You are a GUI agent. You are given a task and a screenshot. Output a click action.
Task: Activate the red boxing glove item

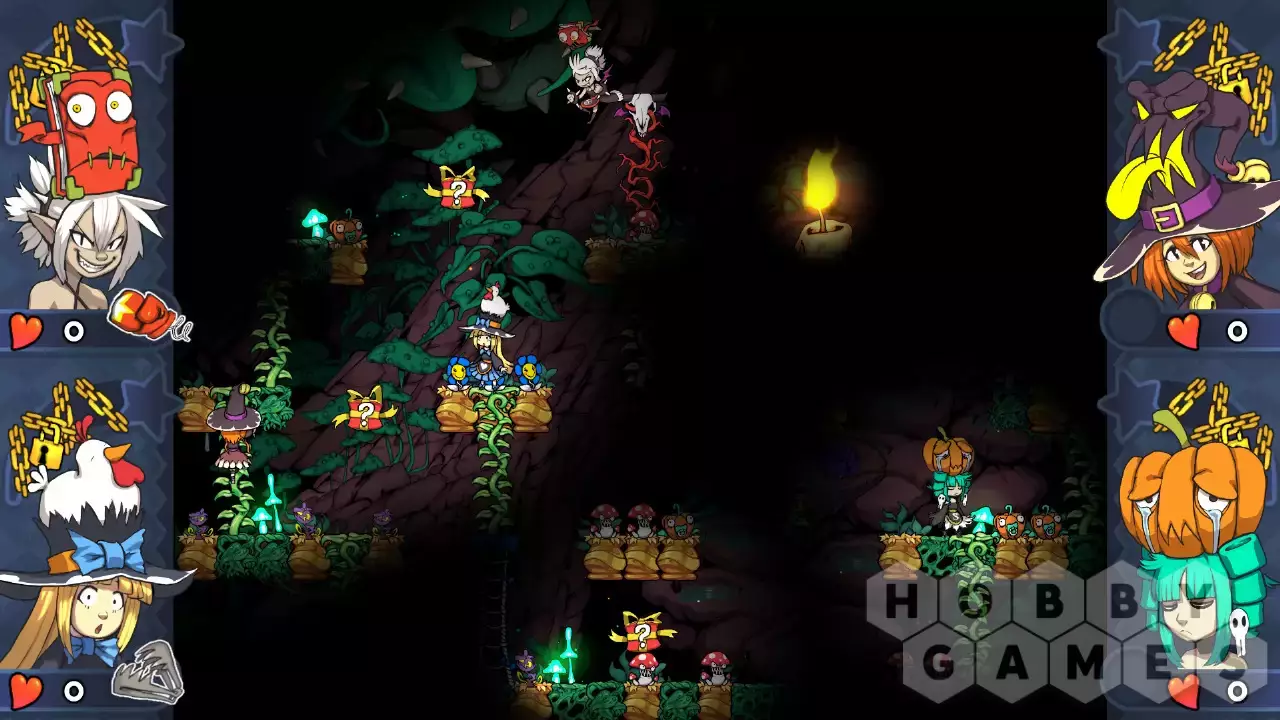(x=145, y=314)
